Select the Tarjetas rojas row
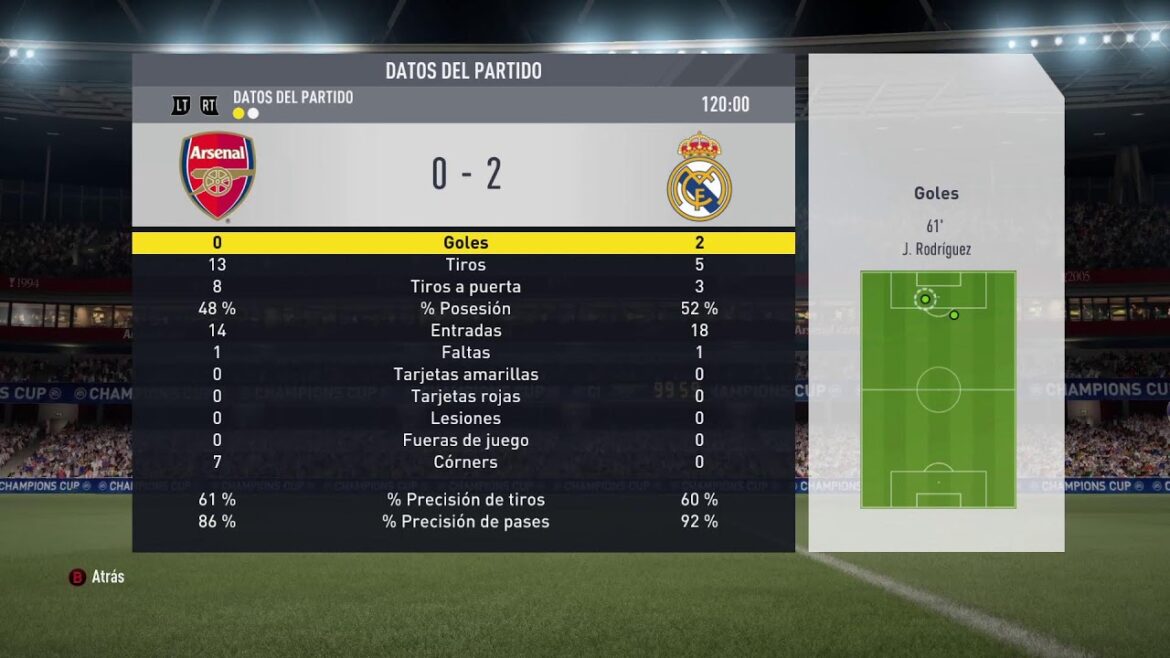Image resolution: width=1170 pixels, height=658 pixels. [x=465, y=397]
